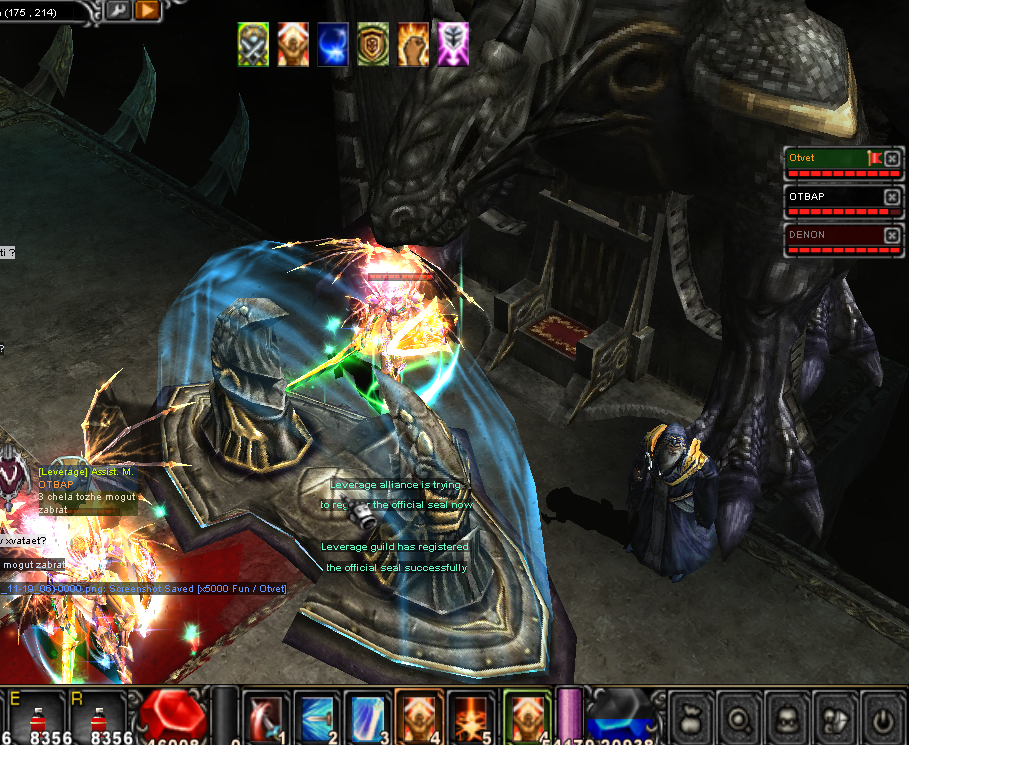Select the blue swirling orb buff icon
Screen dimensions: 1024x768
click(x=333, y=45)
